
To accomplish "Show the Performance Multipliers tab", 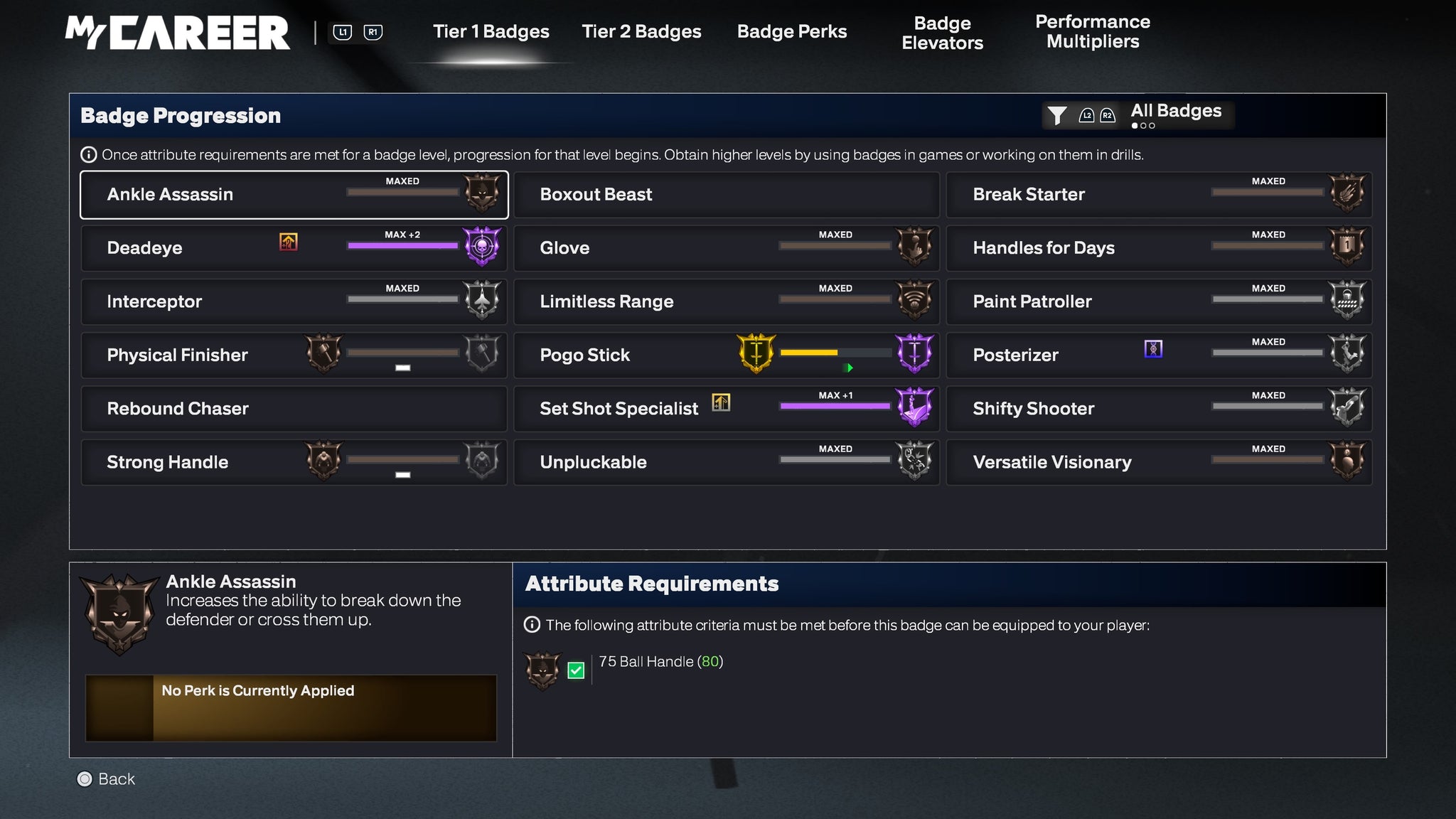I will [1092, 32].
